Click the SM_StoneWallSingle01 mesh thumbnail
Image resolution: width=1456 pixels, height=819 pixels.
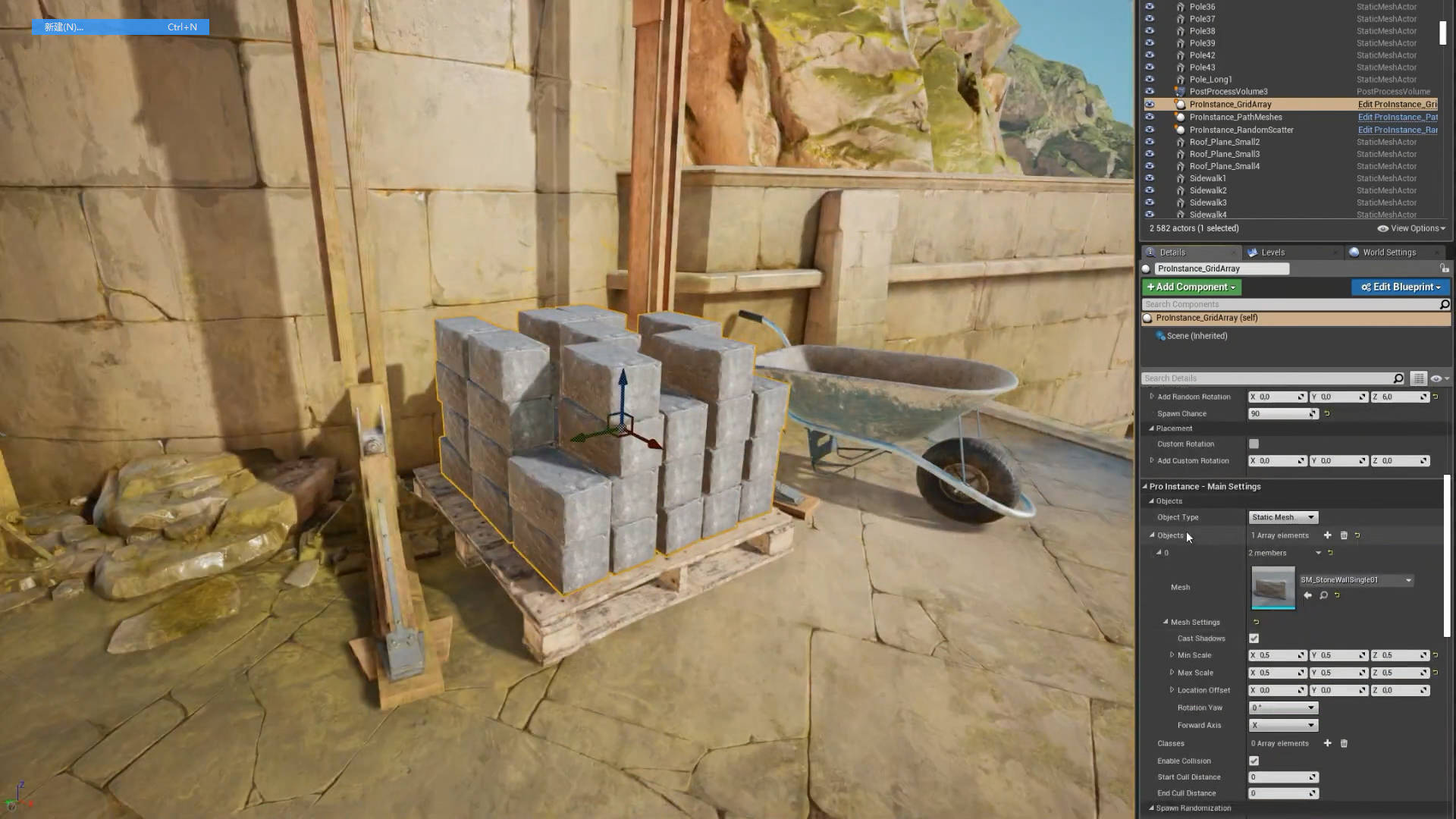(x=1272, y=587)
